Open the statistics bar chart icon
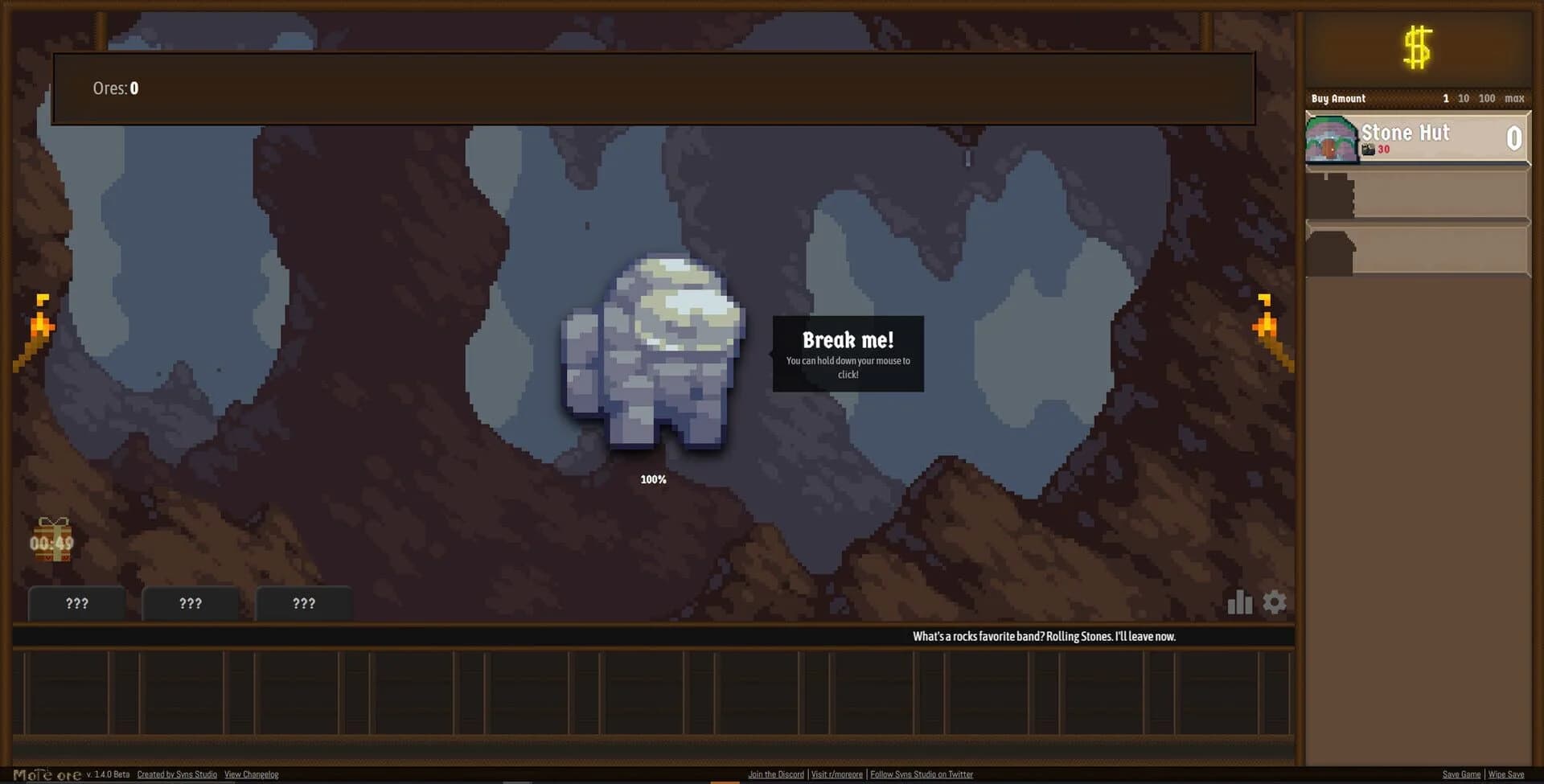Screen dimensions: 1544x784 (1239, 602)
